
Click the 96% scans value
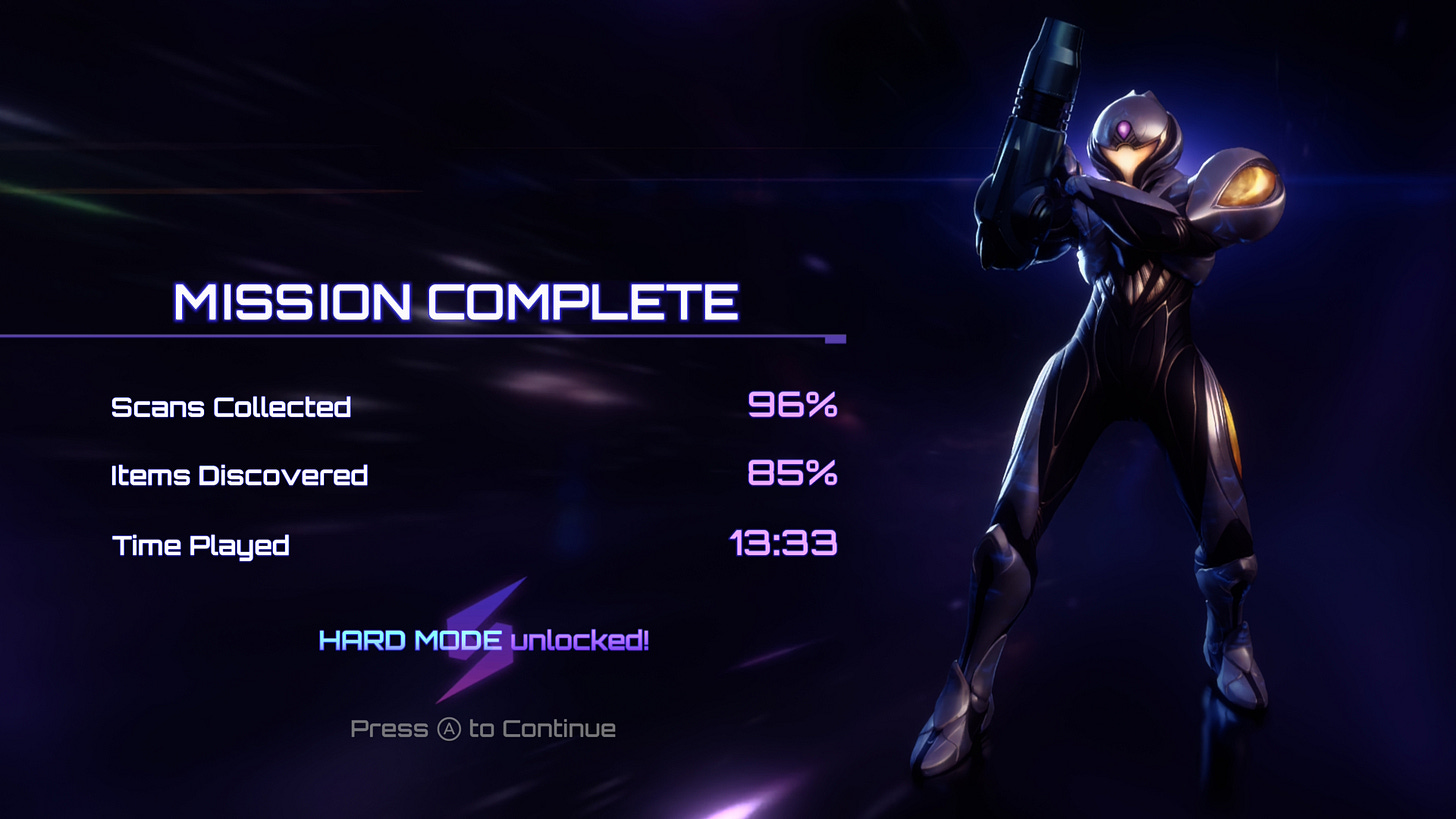pos(793,406)
